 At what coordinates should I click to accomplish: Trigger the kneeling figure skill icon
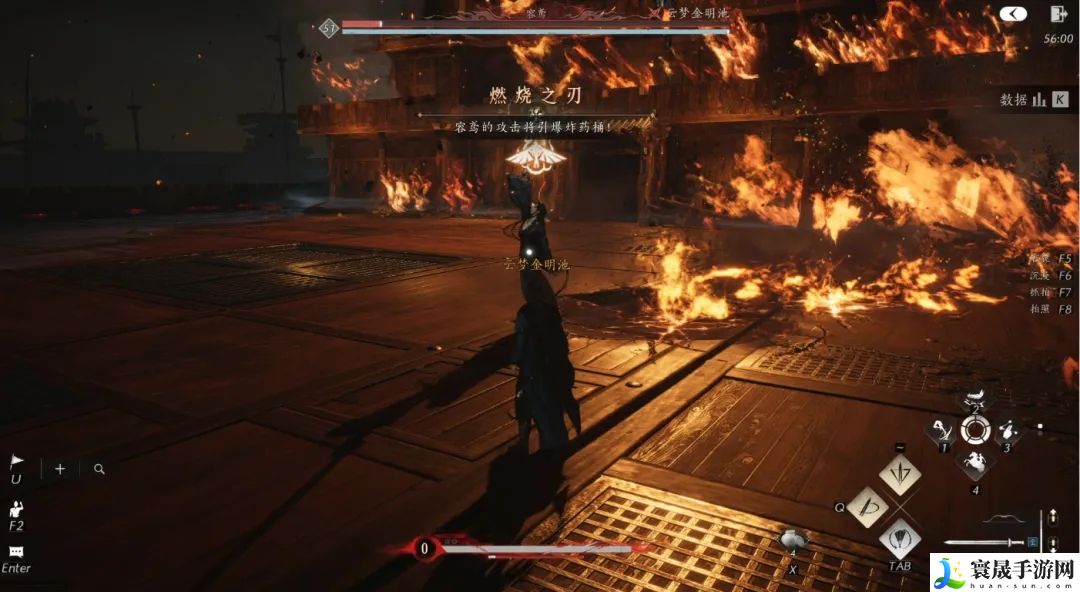click(x=942, y=430)
